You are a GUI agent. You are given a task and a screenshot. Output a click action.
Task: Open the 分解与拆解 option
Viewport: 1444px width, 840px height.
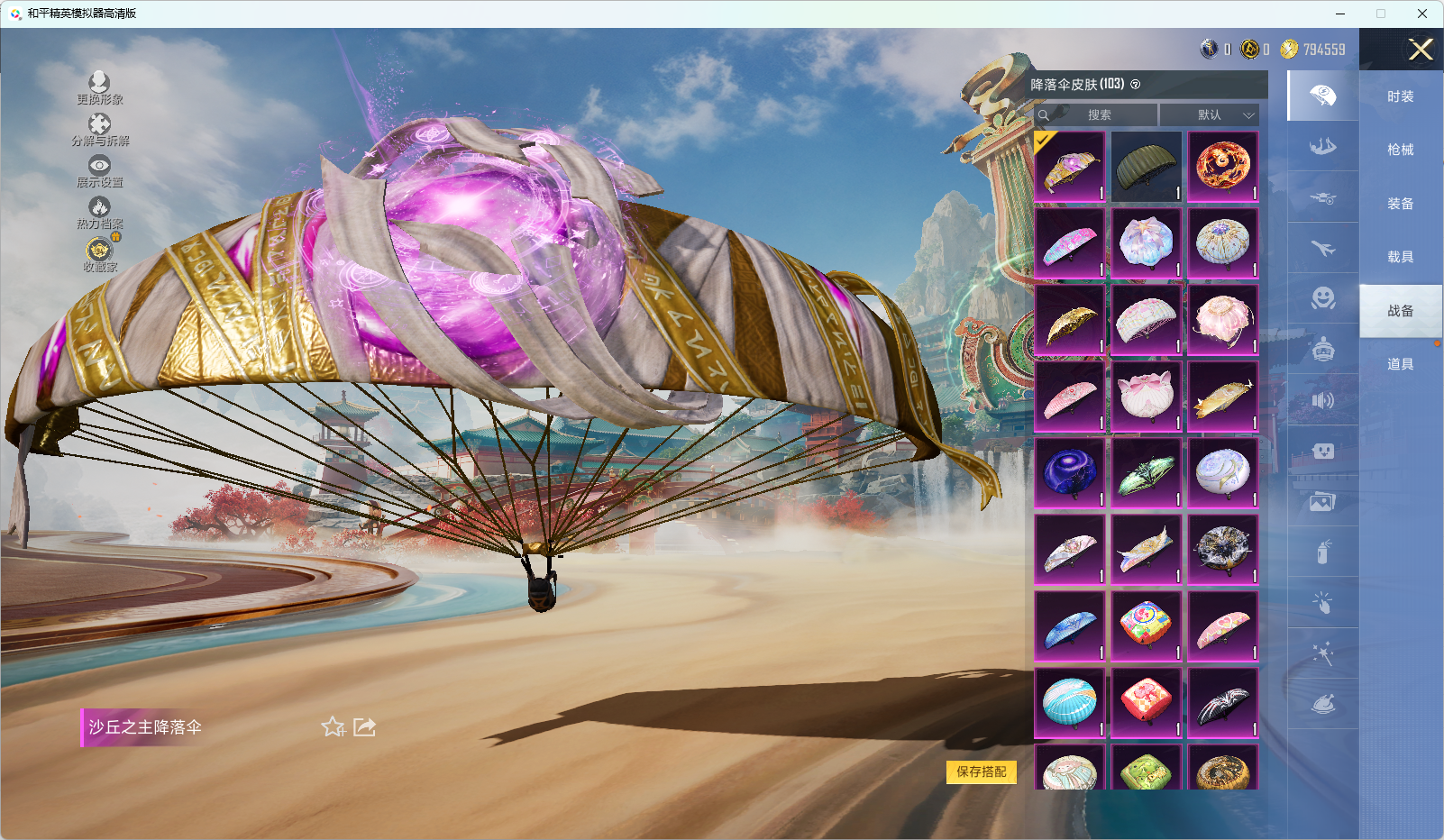(x=99, y=129)
